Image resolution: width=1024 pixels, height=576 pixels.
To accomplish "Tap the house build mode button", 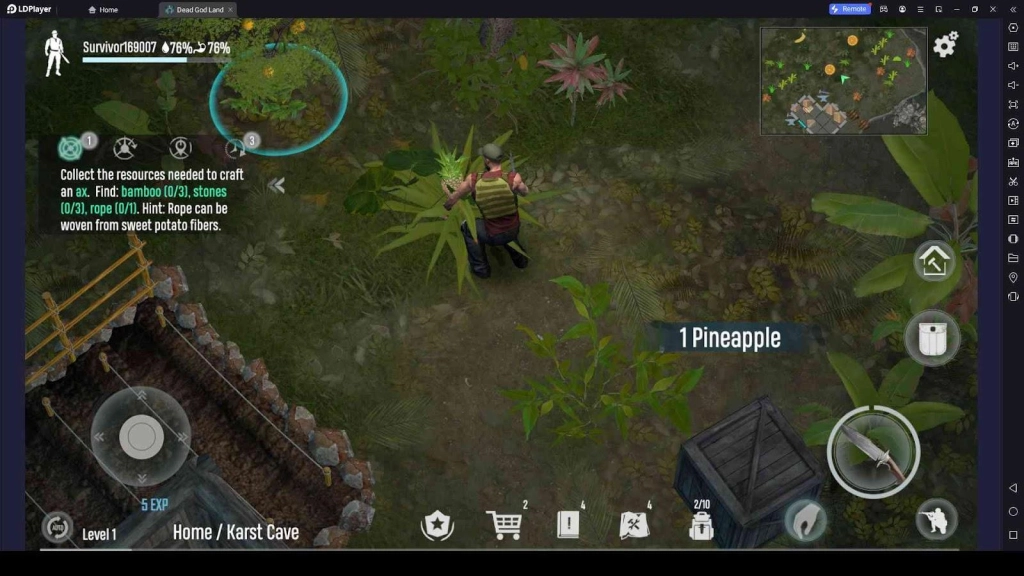I will pos(935,262).
